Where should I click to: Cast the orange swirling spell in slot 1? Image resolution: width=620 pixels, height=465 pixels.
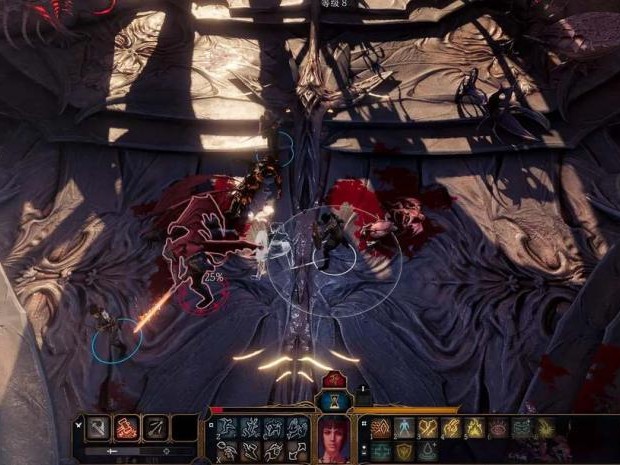[x=380, y=428]
